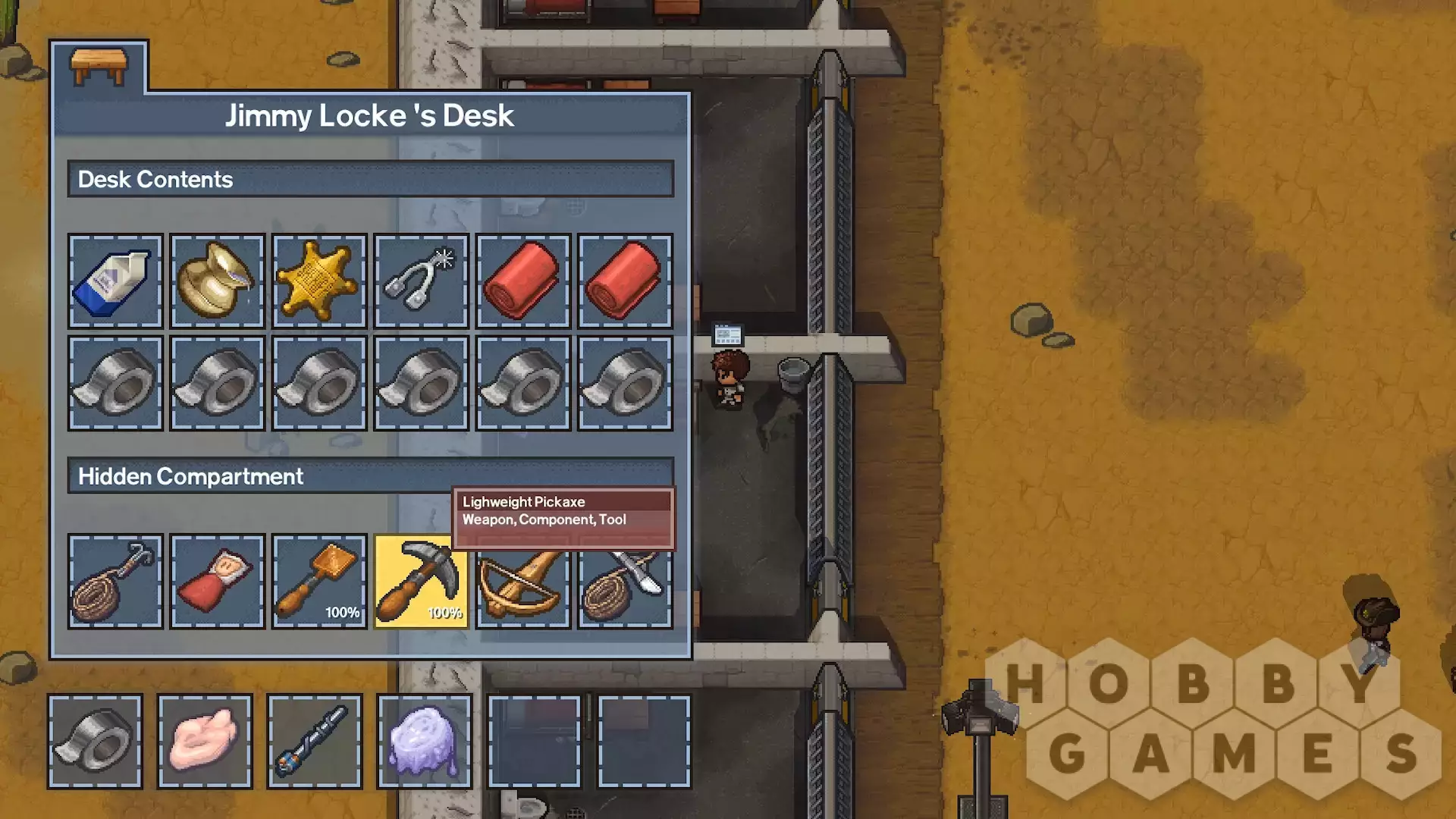Click the highlighted Lightweight Pickaxe slot

421,582
